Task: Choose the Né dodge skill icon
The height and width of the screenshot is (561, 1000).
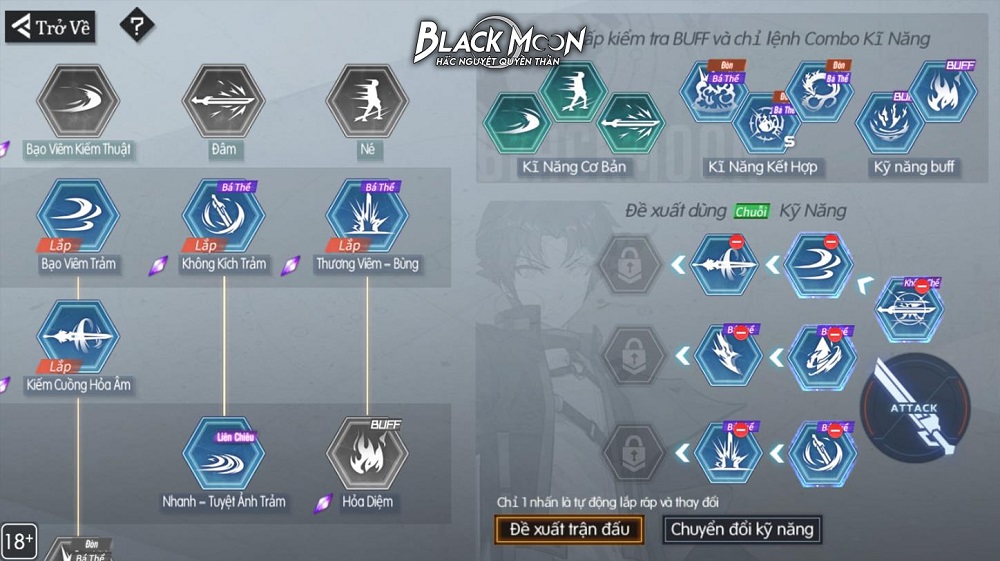Action: [x=367, y=100]
